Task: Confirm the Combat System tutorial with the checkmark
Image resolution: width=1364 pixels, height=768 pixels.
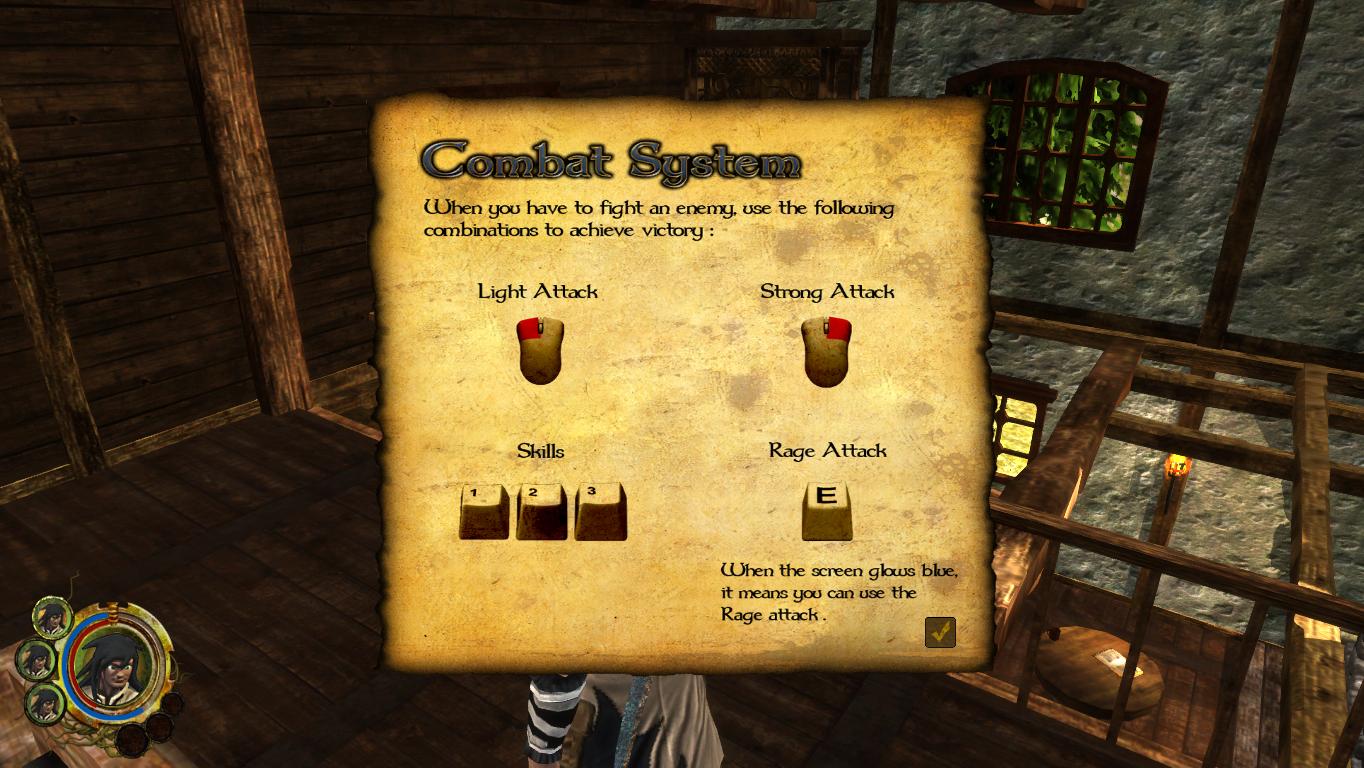Action: point(940,632)
